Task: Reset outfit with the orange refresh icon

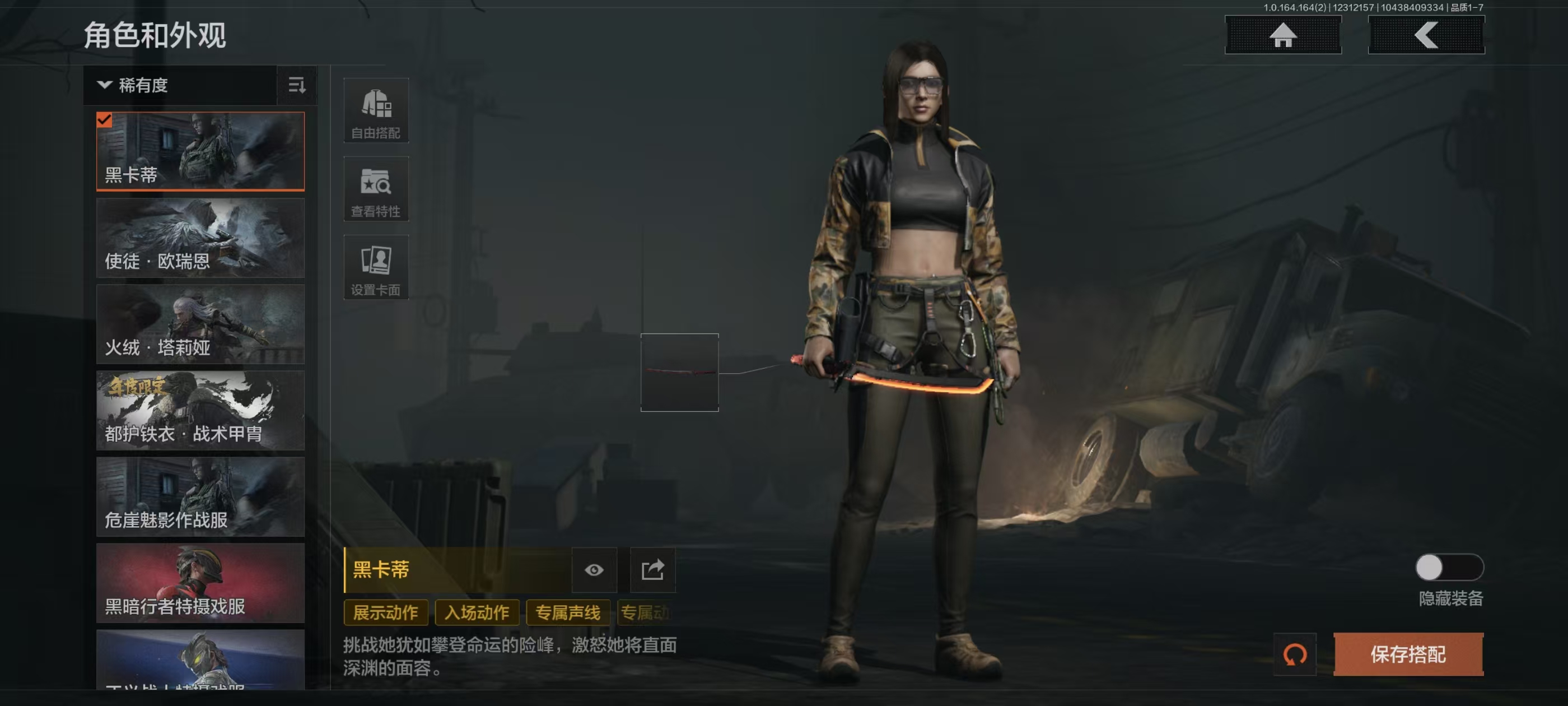Action: [1295, 655]
